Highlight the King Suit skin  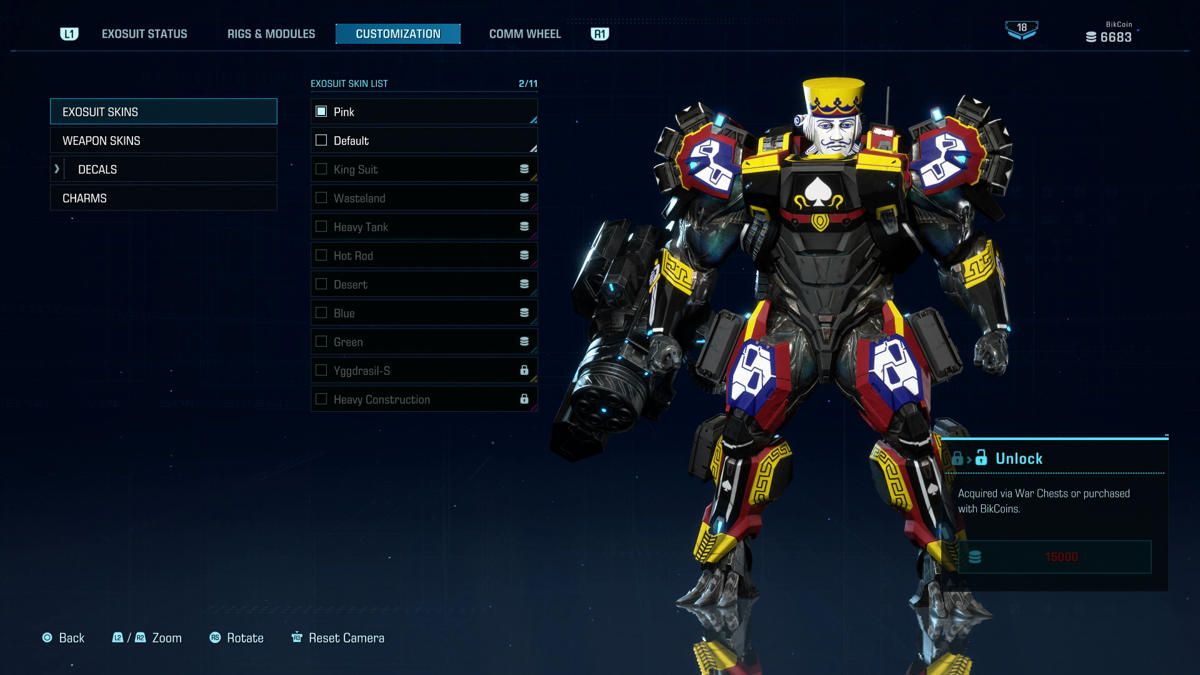(424, 170)
